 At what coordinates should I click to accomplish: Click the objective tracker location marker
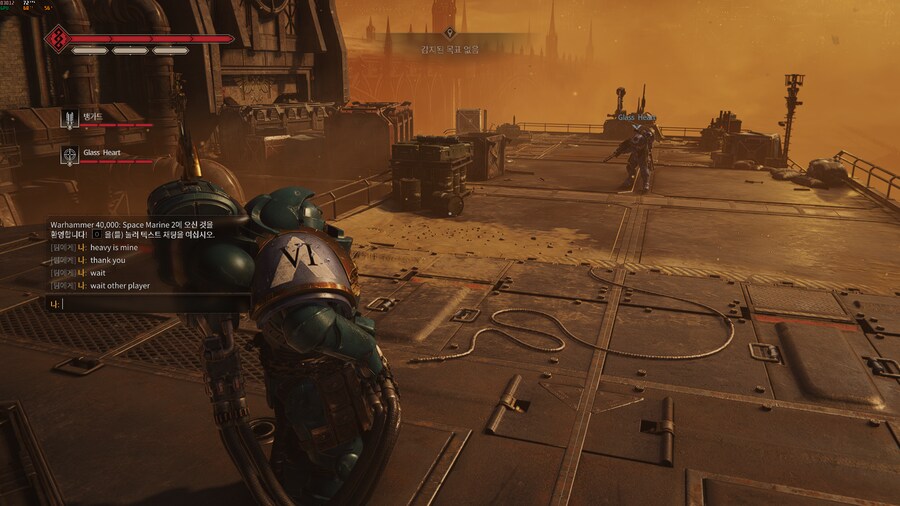point(462,33)
